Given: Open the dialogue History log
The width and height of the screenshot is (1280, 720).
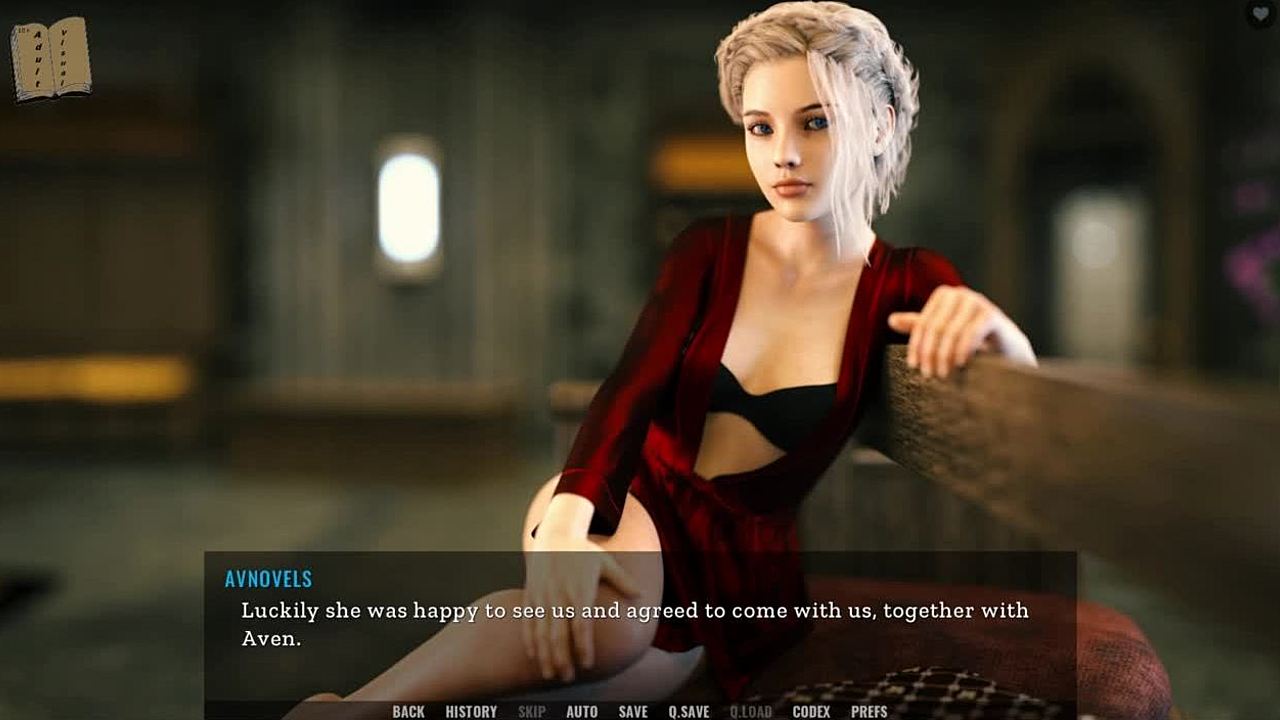Looking at the screenshot, I should point(471,711).
